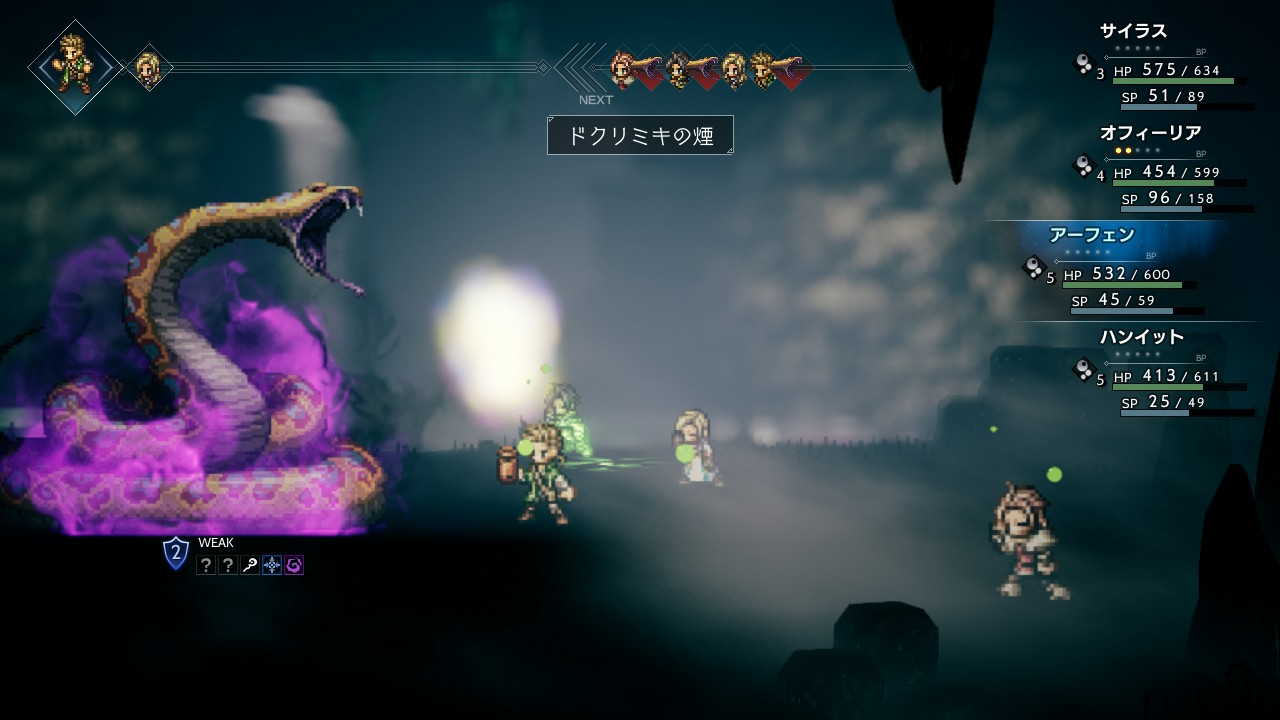Image resolution: width=1280 pixels, height=720 pixels.
Task: Select the large active-turn portrait in the turn order
Action: (75, 66)
